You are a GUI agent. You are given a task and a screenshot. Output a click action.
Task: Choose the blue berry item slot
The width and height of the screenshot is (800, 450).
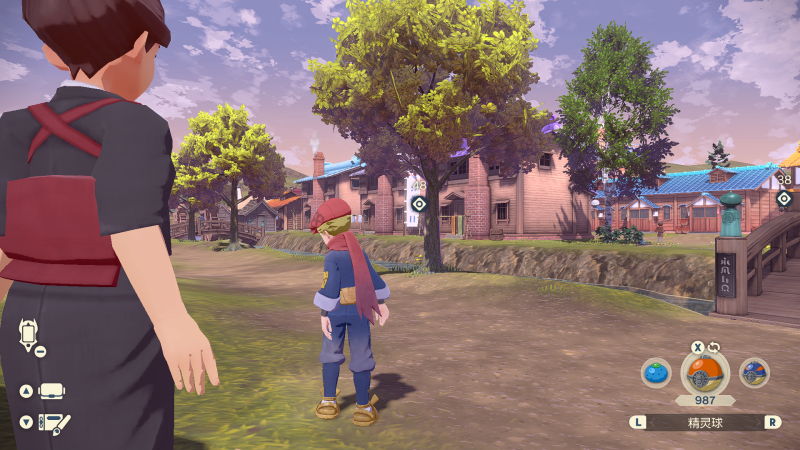pyautogui.click(x=656, y=373)
